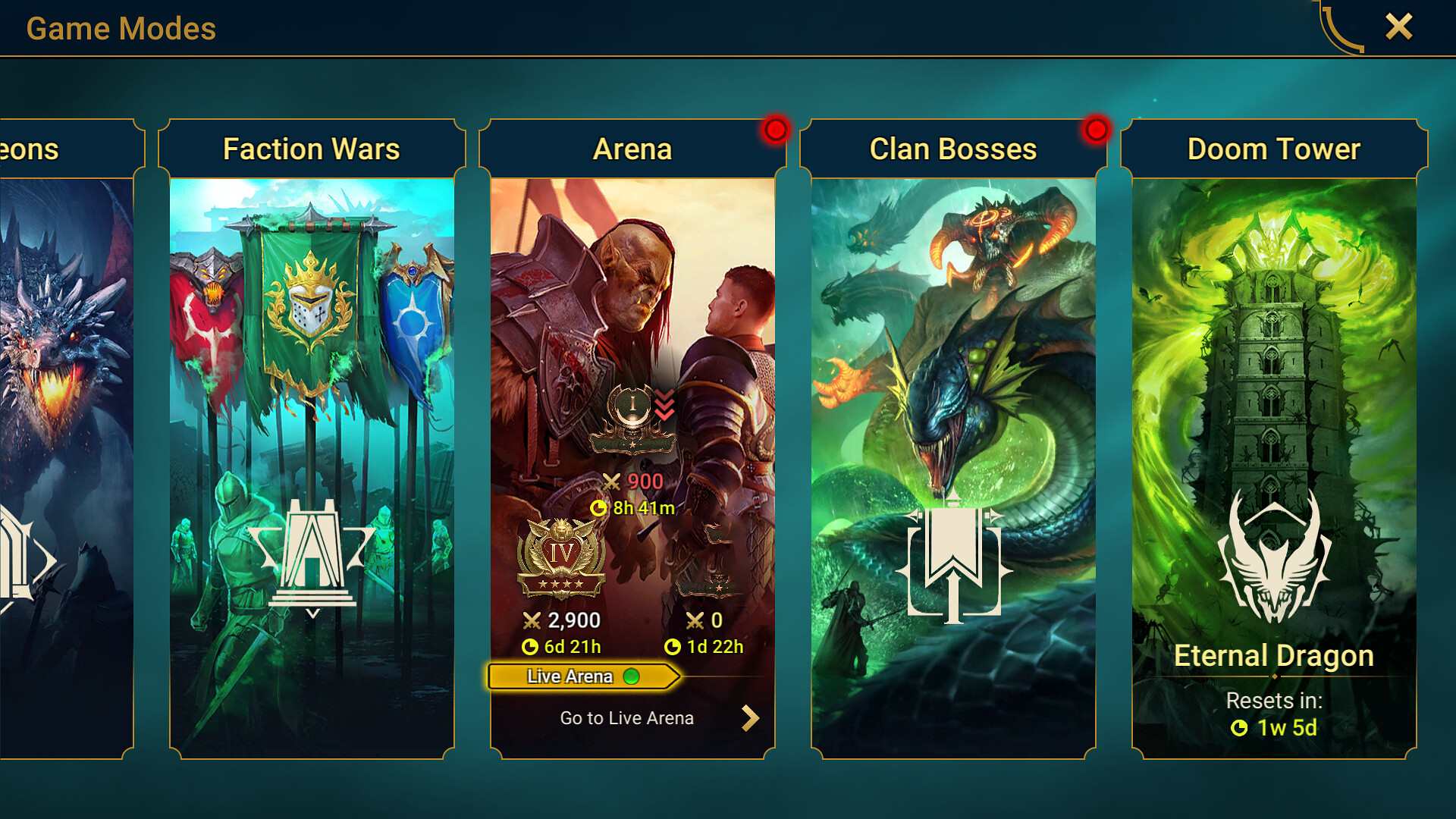This screenshot has width=1456, height=819.
Task: Click the Go to Live Arena link
Action: pyautogui.click(x=626, y=717)
